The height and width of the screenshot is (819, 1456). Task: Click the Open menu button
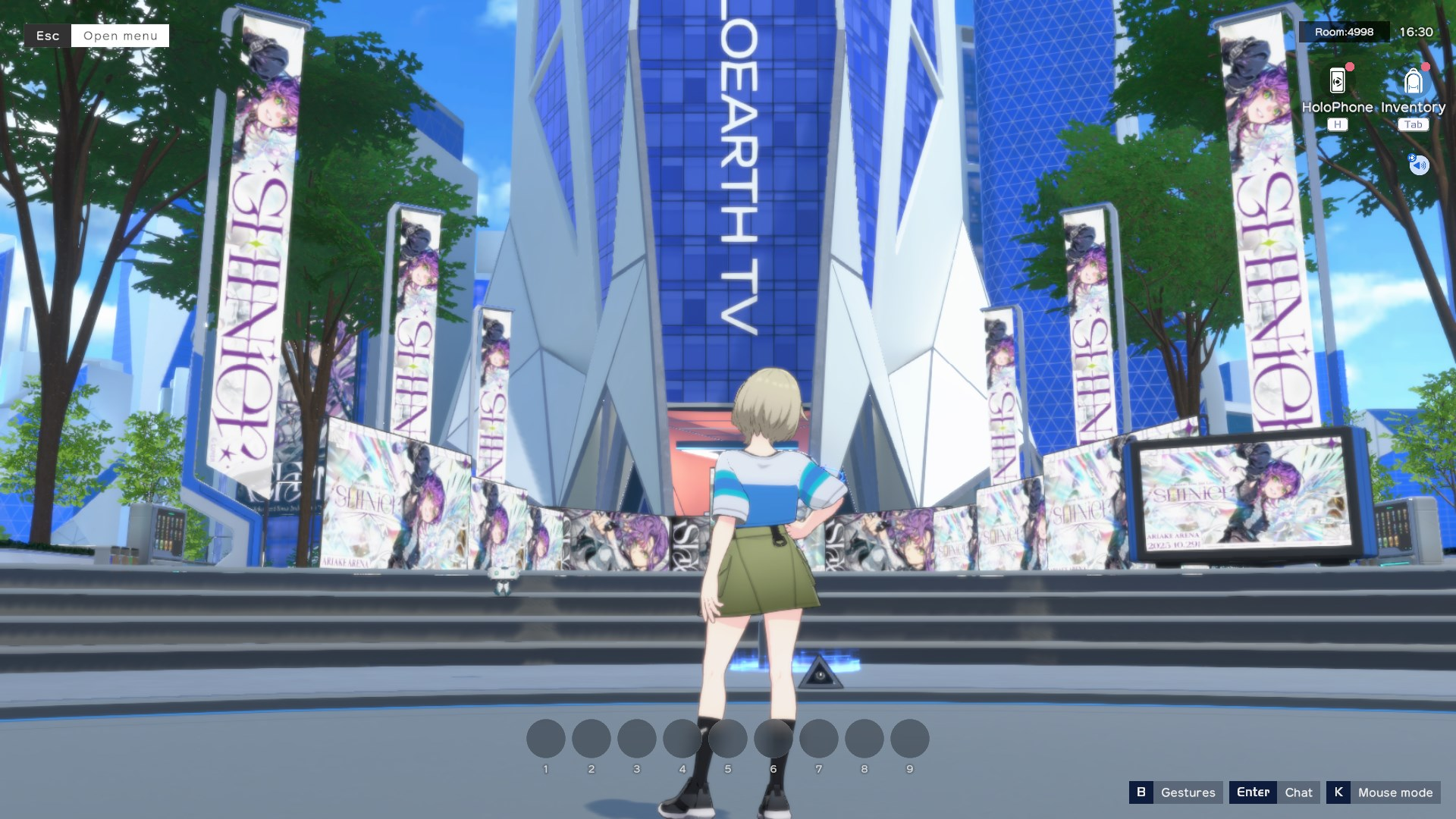point(120,36)
